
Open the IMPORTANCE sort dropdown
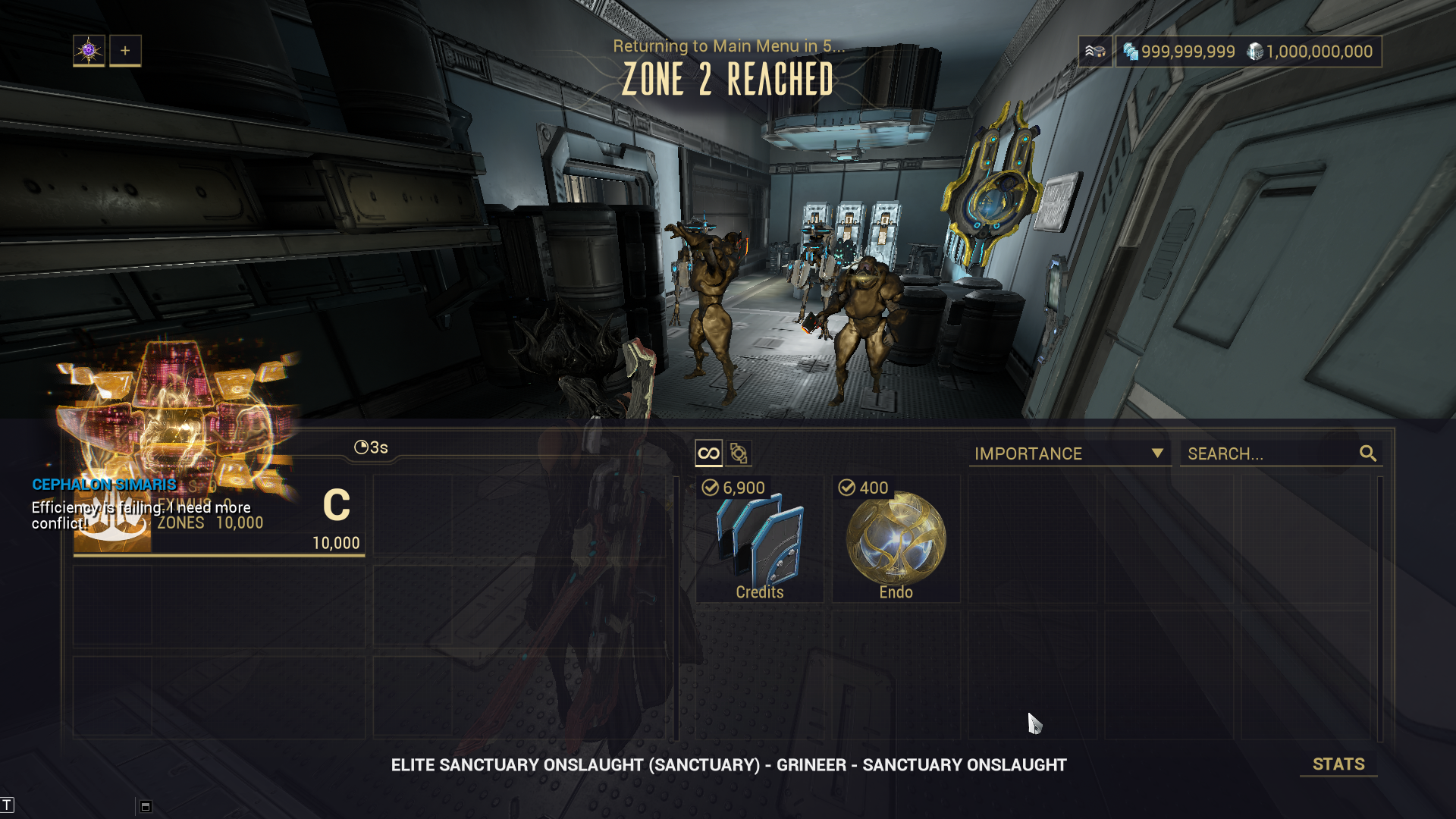pos(1068,453)
